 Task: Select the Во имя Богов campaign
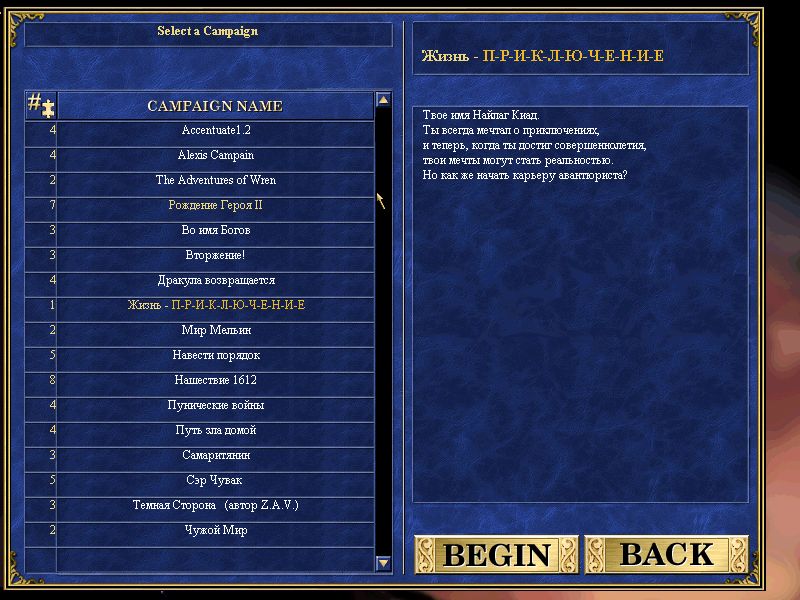click(215, 231)
